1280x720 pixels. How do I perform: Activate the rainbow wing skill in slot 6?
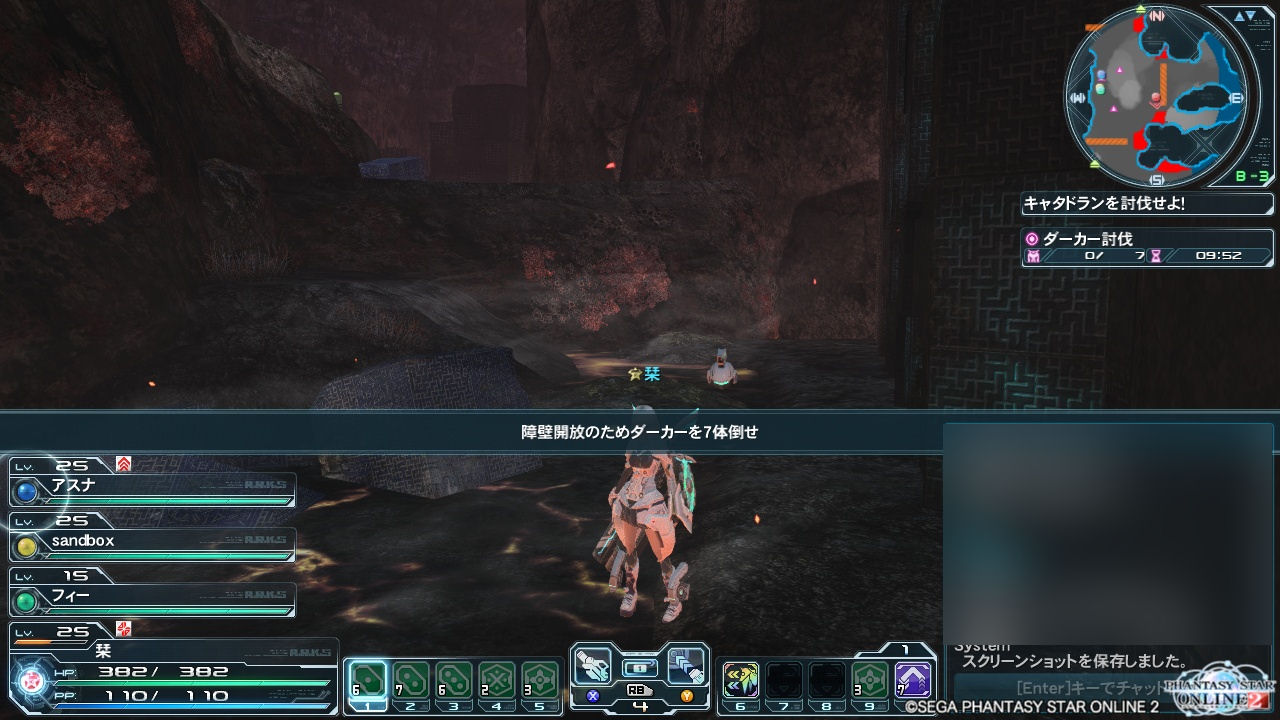click(x=741, y=681)
